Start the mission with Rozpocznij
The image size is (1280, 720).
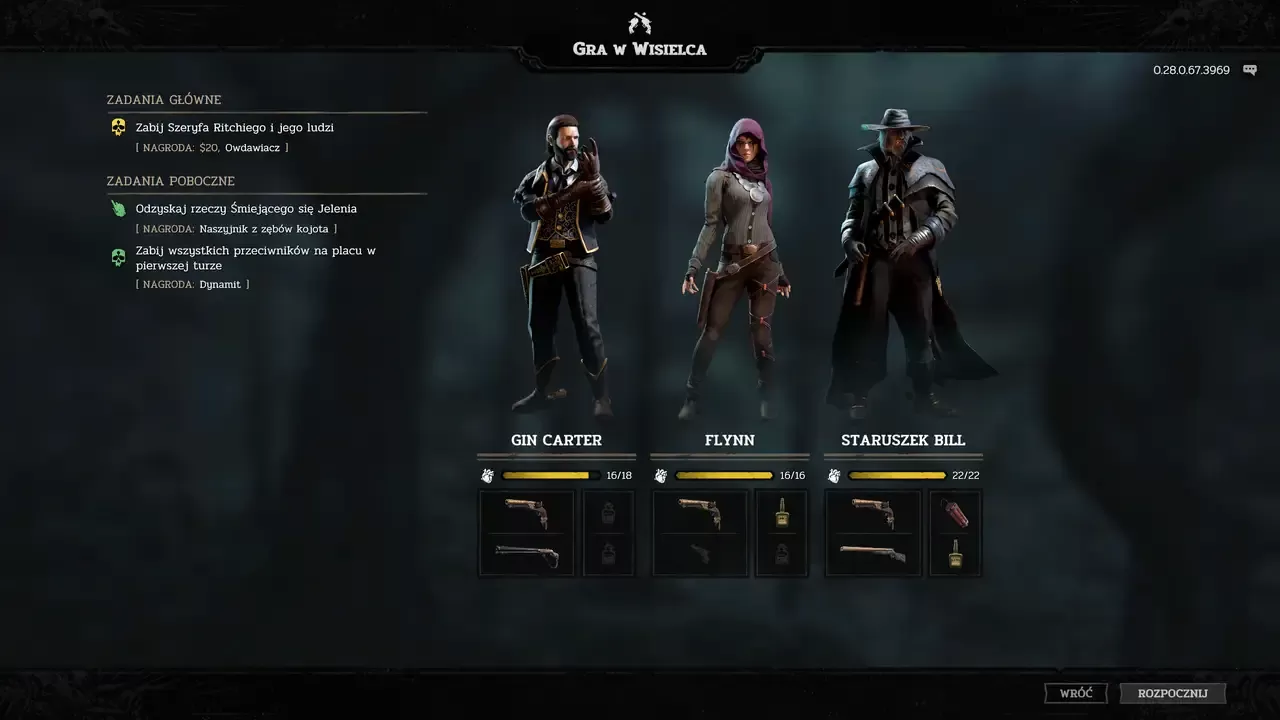pyautogui.click(x=1172, y=693)
